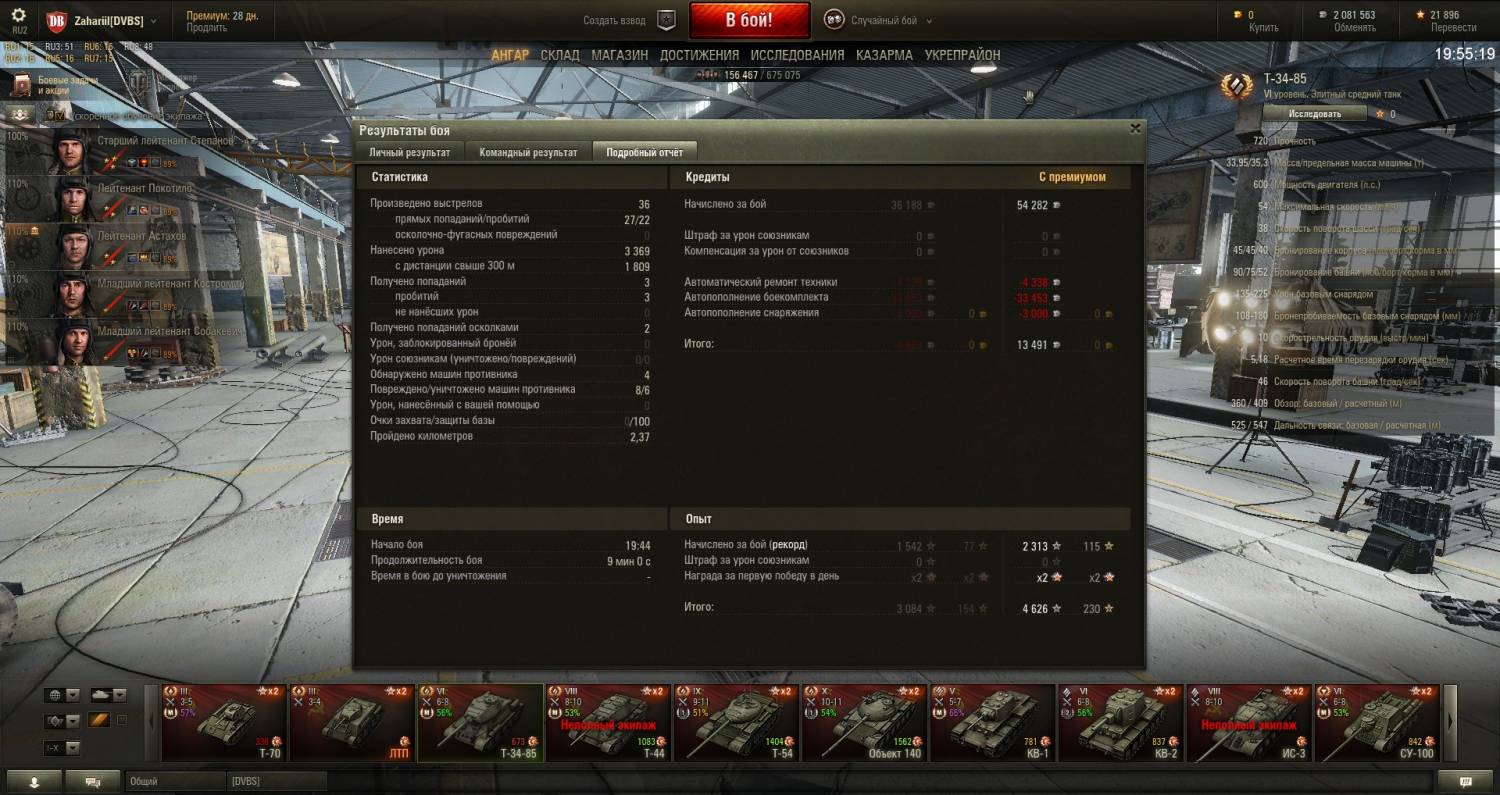This screenshot has width=1500, height=795.
Task: Open the ИССЛЕДОВАНИЯ research tree
Action: [x=797, y=55]
